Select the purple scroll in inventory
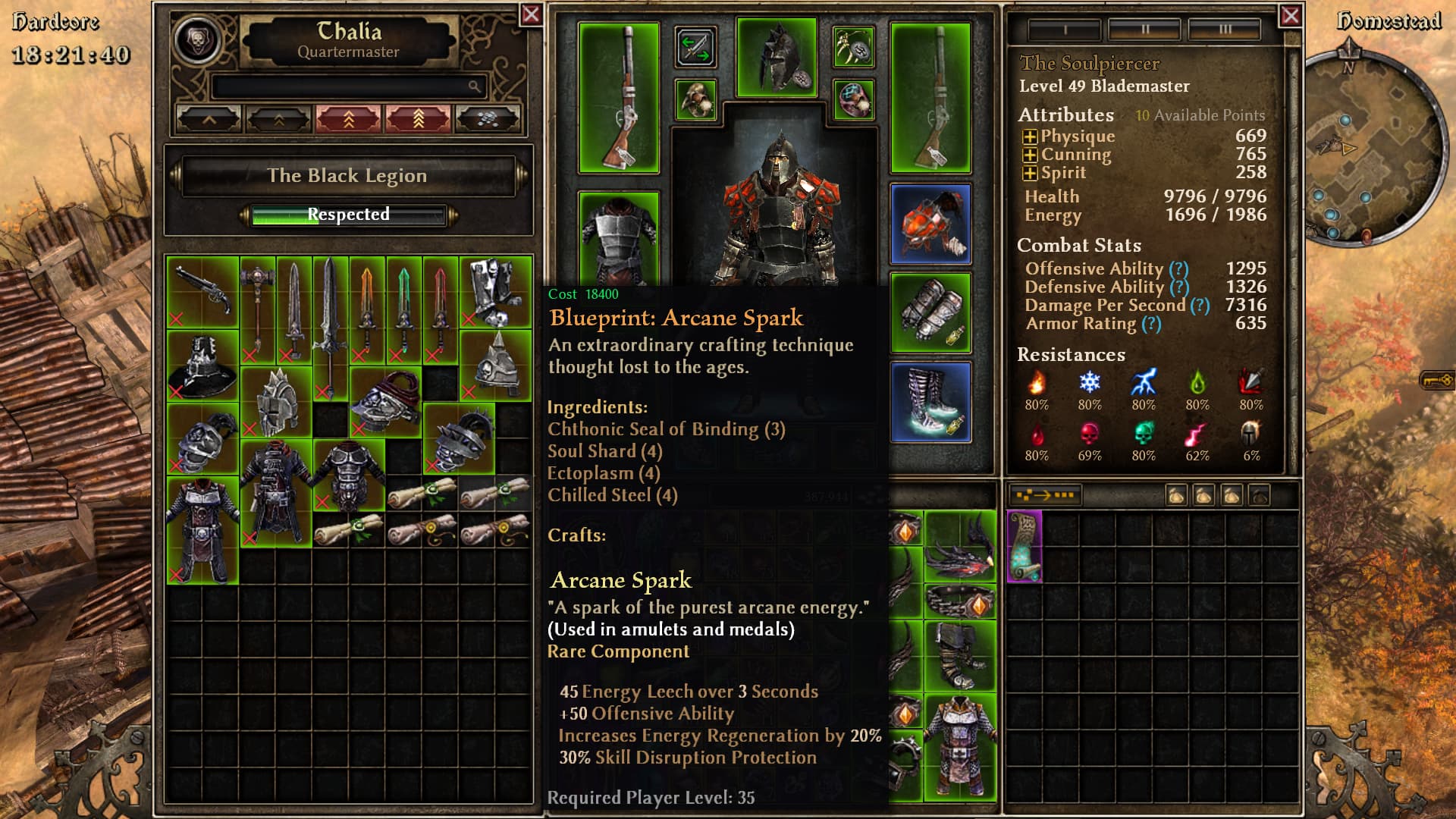The image size is (1456, 819). 1025,546
